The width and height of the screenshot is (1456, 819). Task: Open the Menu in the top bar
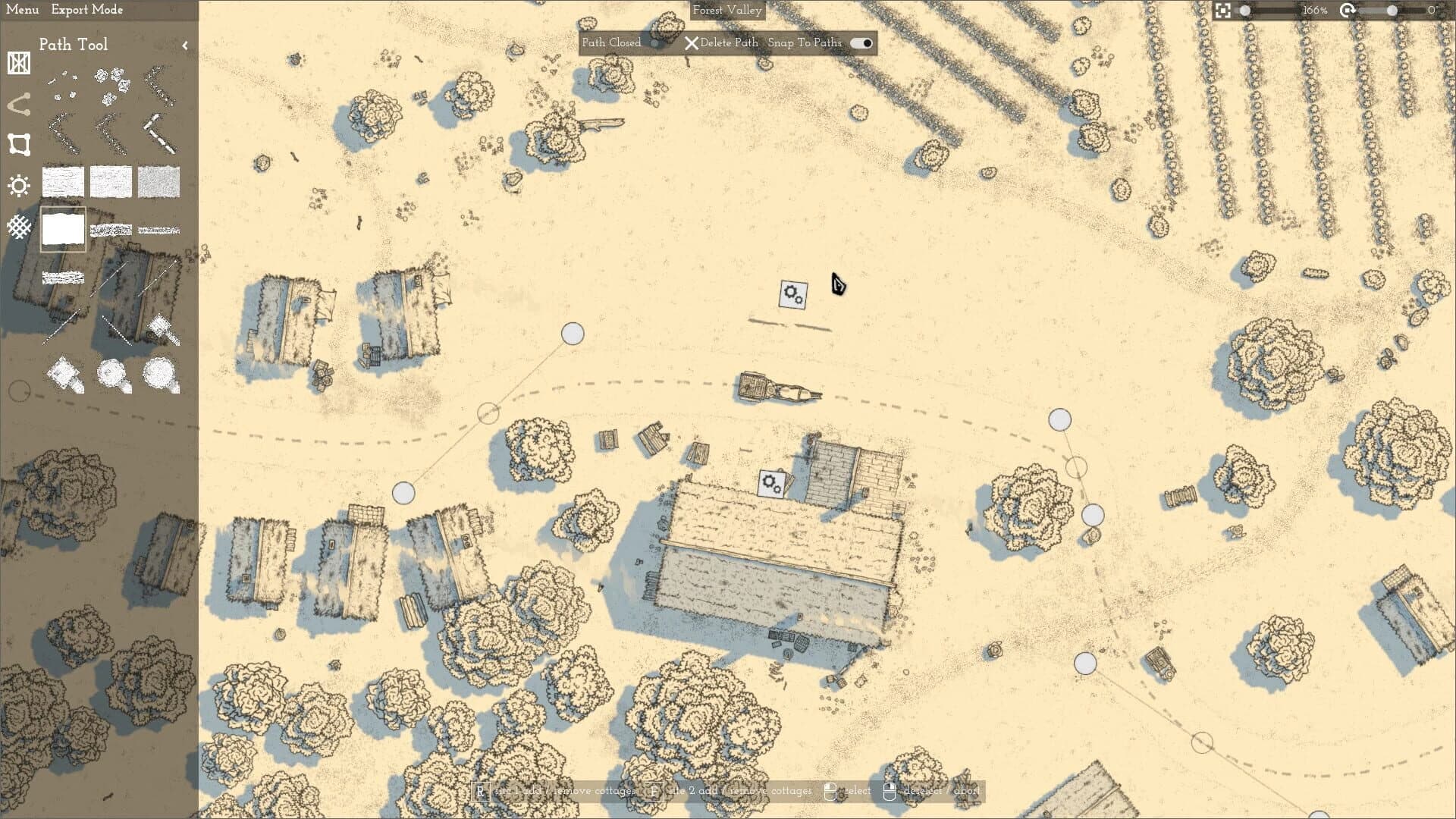point(22,10)
